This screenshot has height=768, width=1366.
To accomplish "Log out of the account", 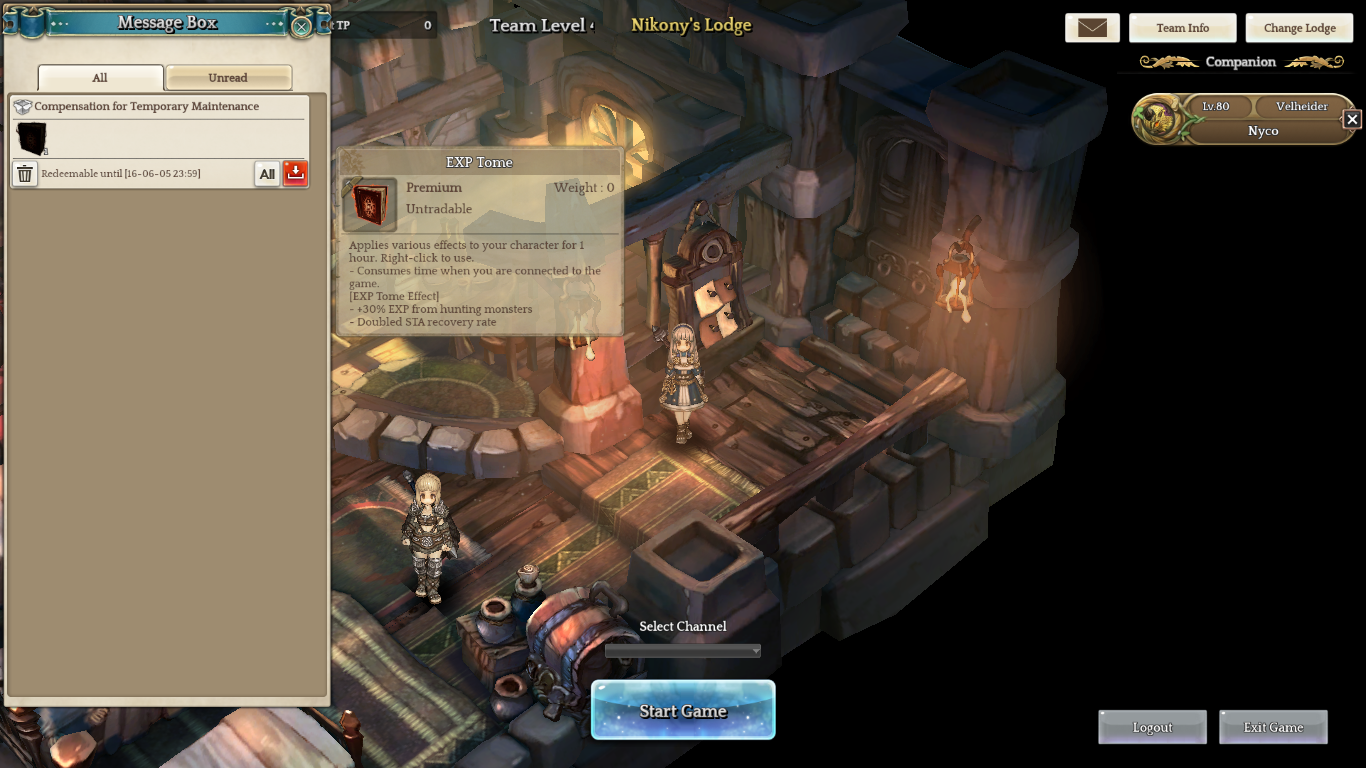I will [x=1152, y=728].
